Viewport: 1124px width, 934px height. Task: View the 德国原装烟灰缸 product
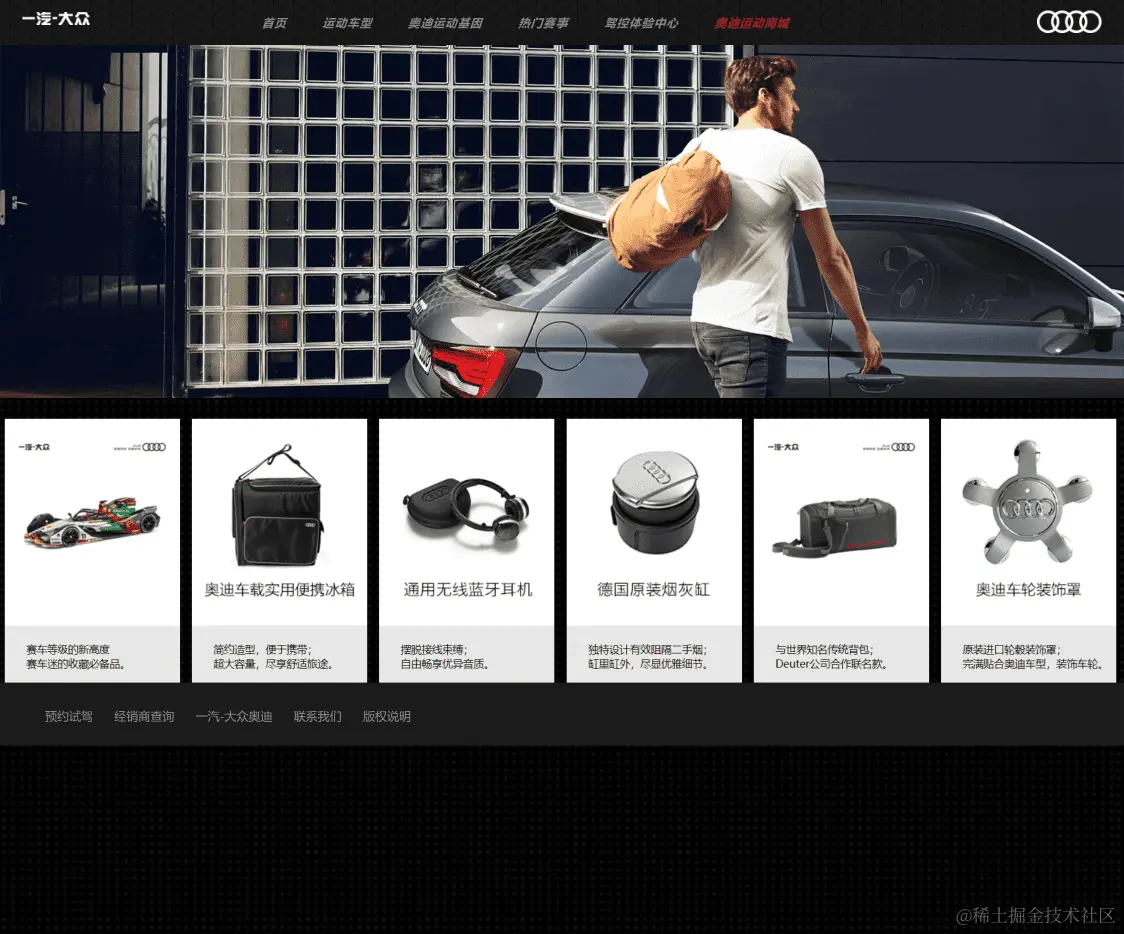pyautogui.click(x=654, y=550)
